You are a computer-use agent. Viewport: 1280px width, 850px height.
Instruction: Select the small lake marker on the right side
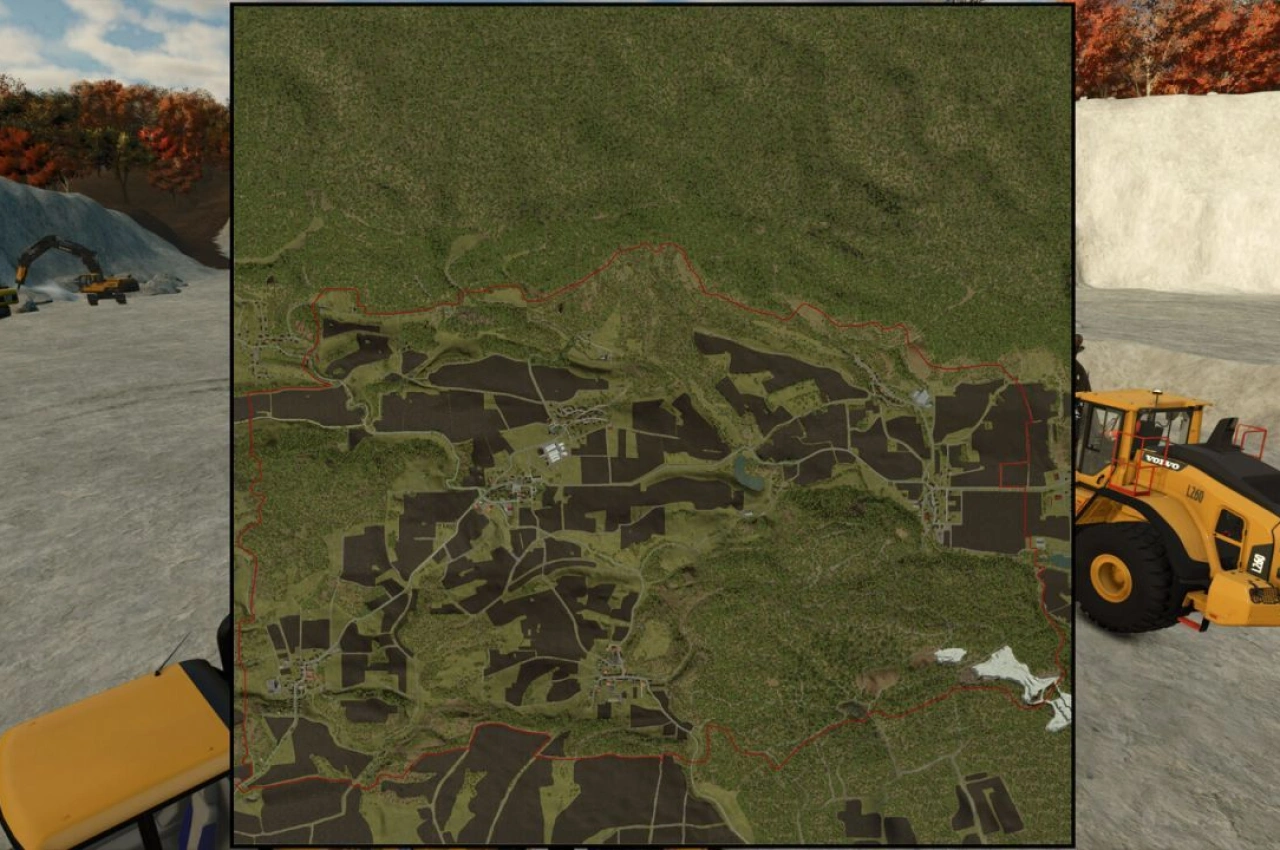click(x=1058, y=558)
